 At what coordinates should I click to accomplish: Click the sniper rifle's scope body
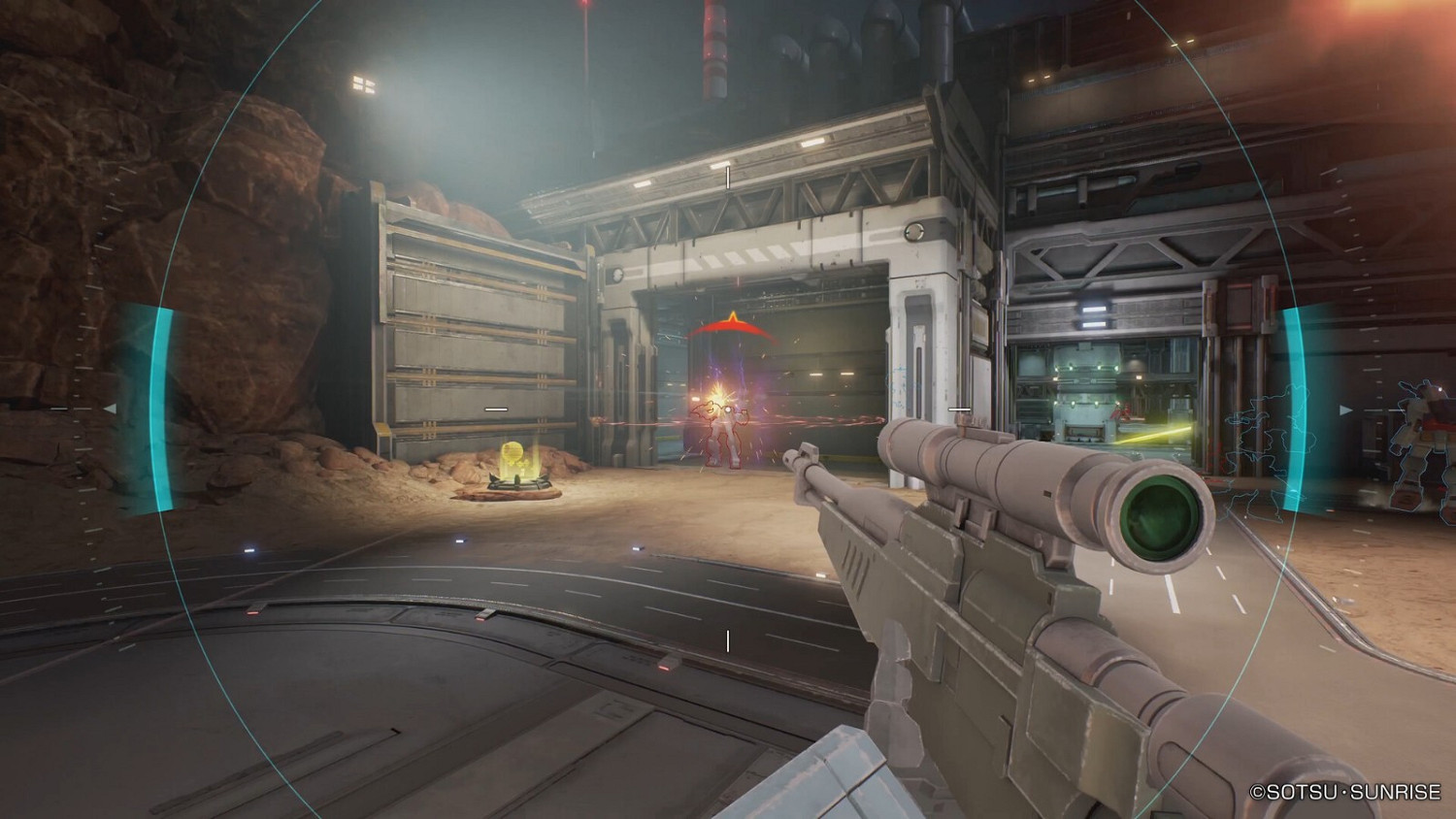click(1000, 485)
